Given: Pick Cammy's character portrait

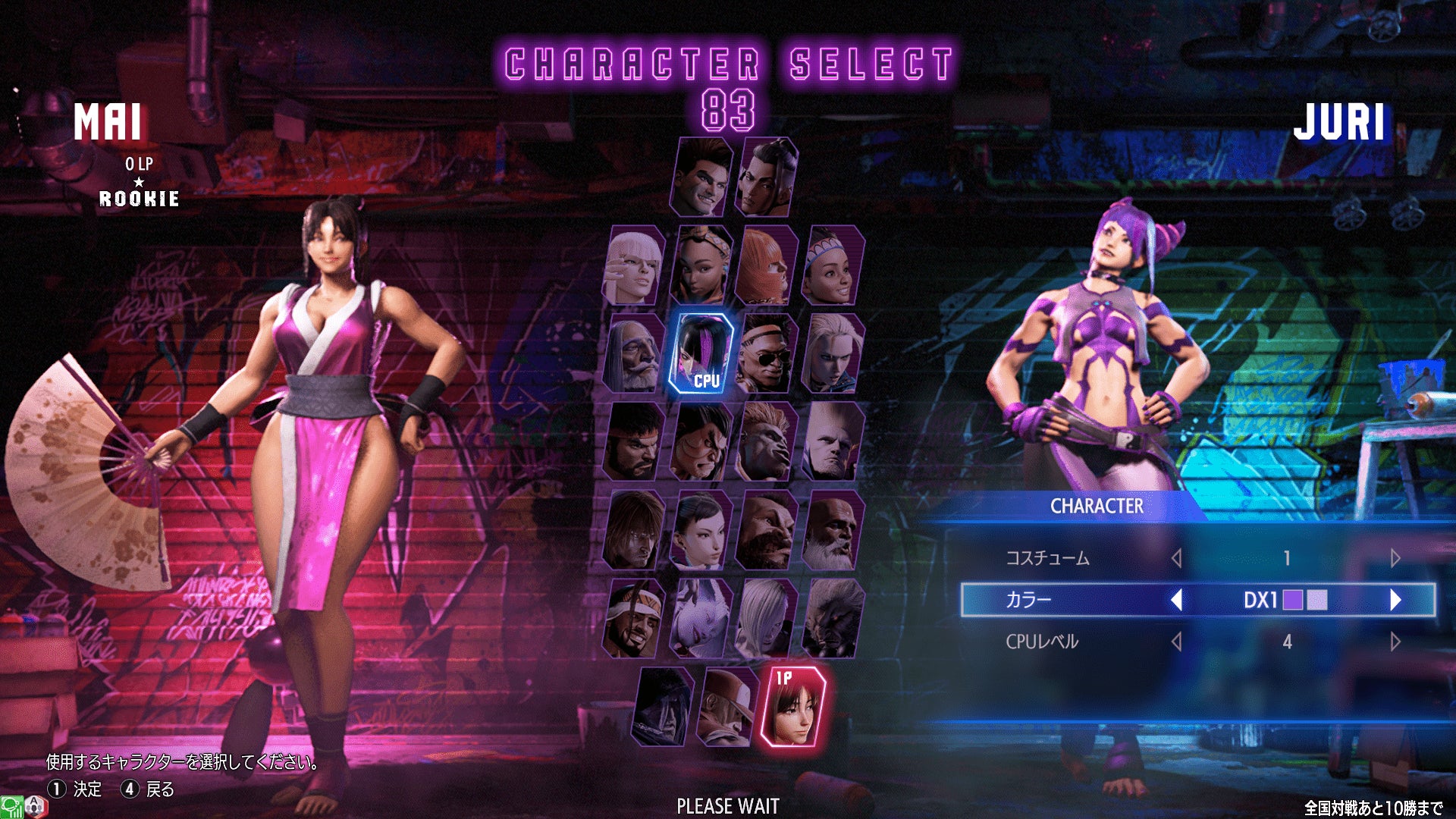Looking at the screenshot, I should (833, 353).
